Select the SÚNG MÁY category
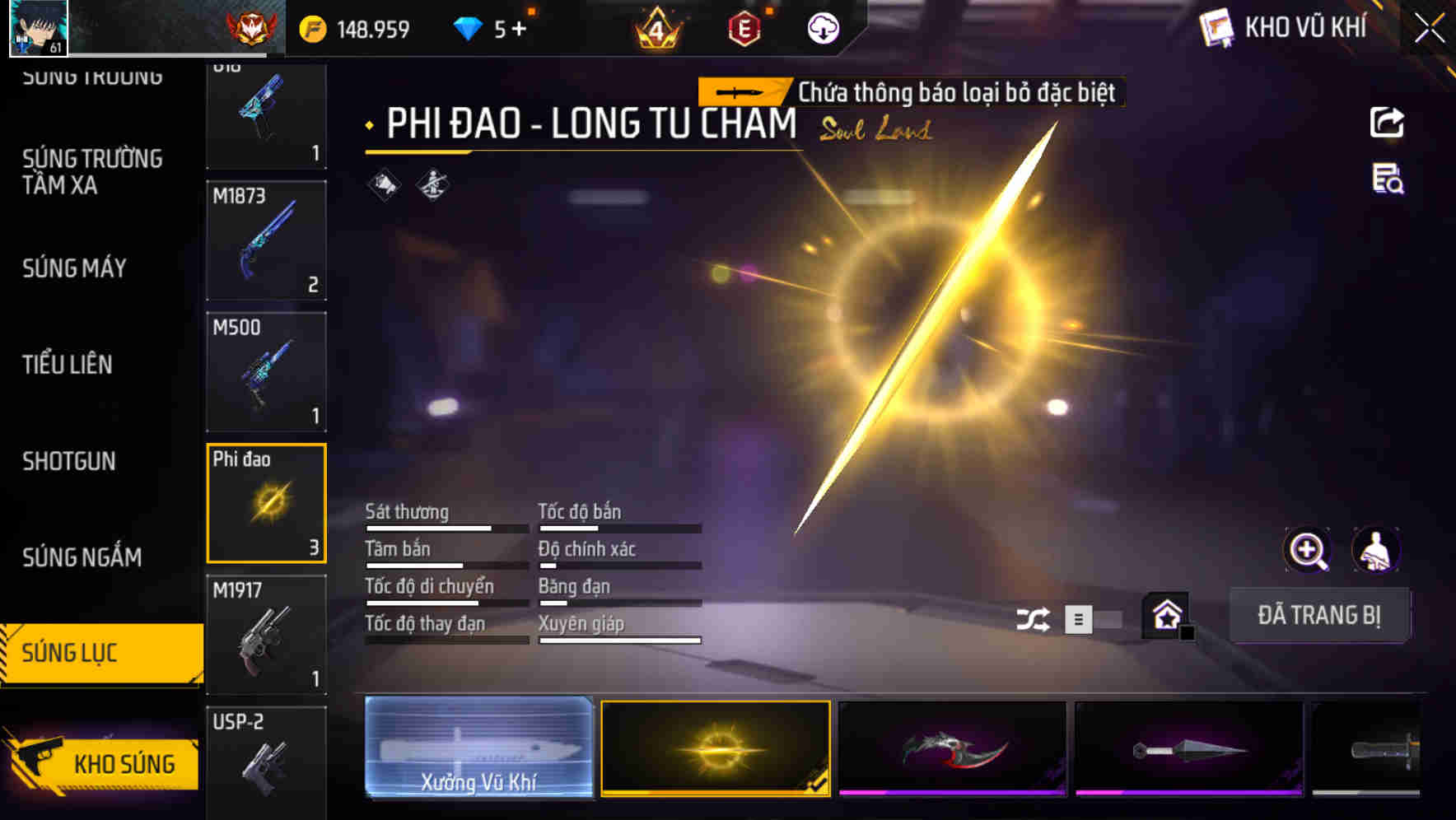Viewport: 1456px width, 820px height. (x=73, y=268)
